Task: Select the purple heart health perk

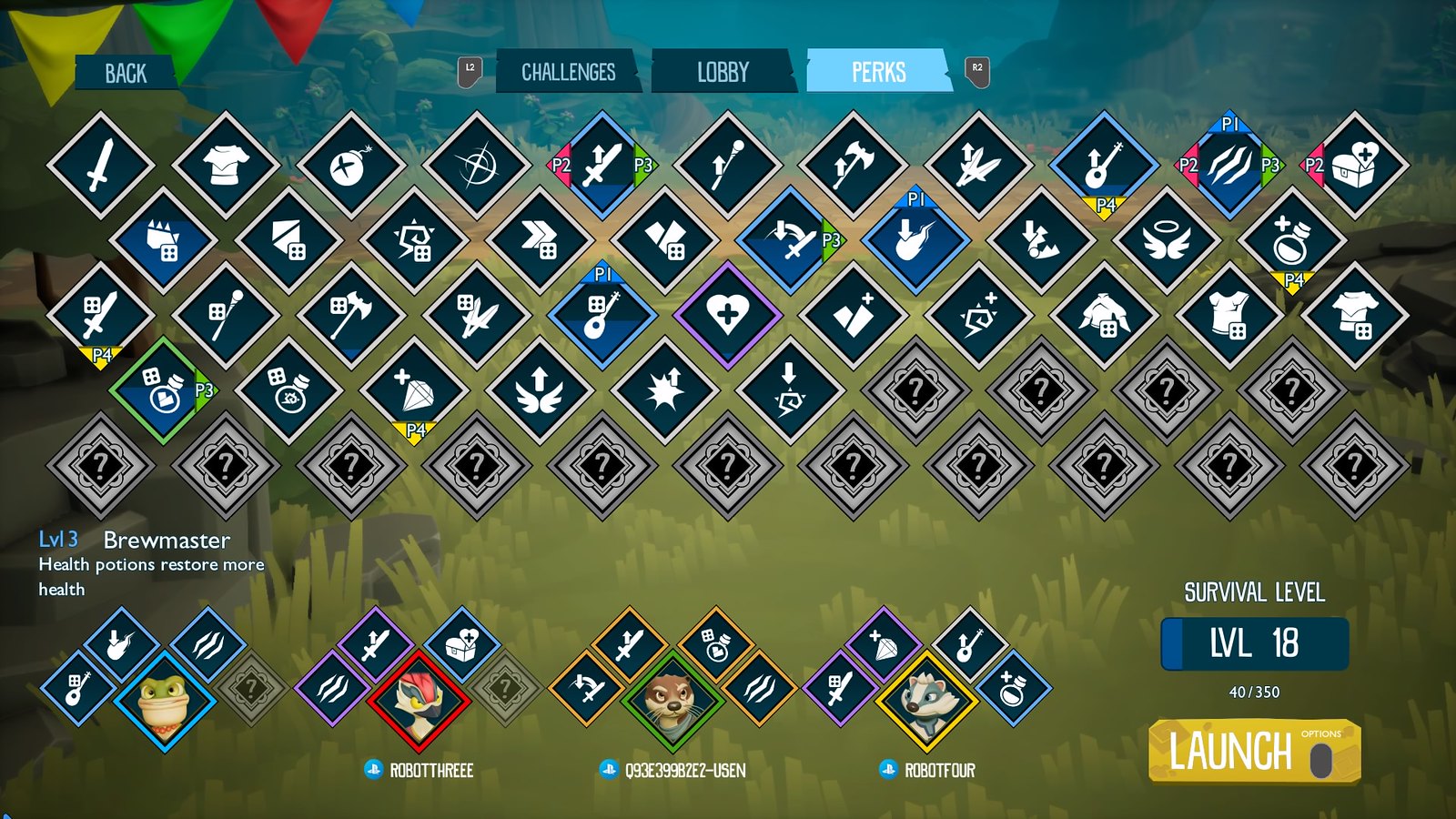Action: (x=726, y=314)
